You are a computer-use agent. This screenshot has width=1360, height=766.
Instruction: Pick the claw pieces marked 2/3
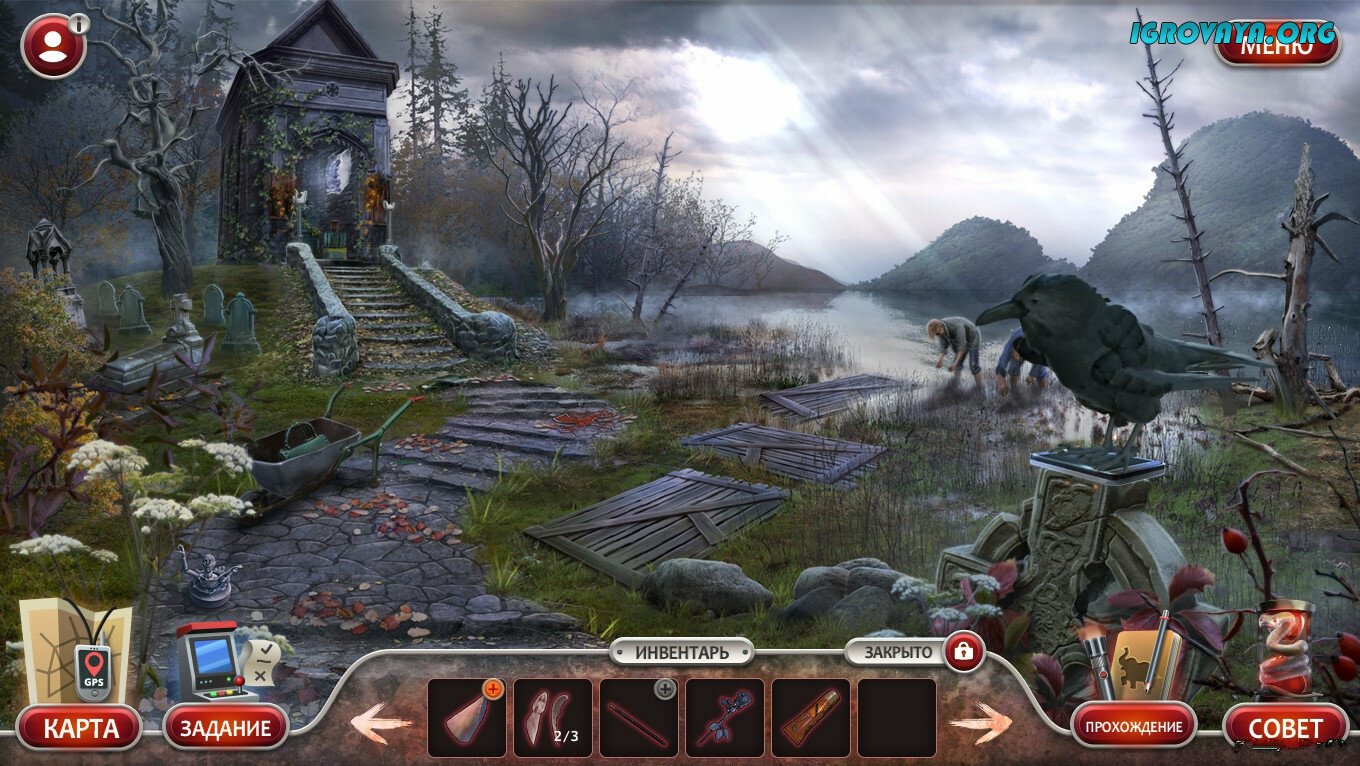tap(552, 718)
